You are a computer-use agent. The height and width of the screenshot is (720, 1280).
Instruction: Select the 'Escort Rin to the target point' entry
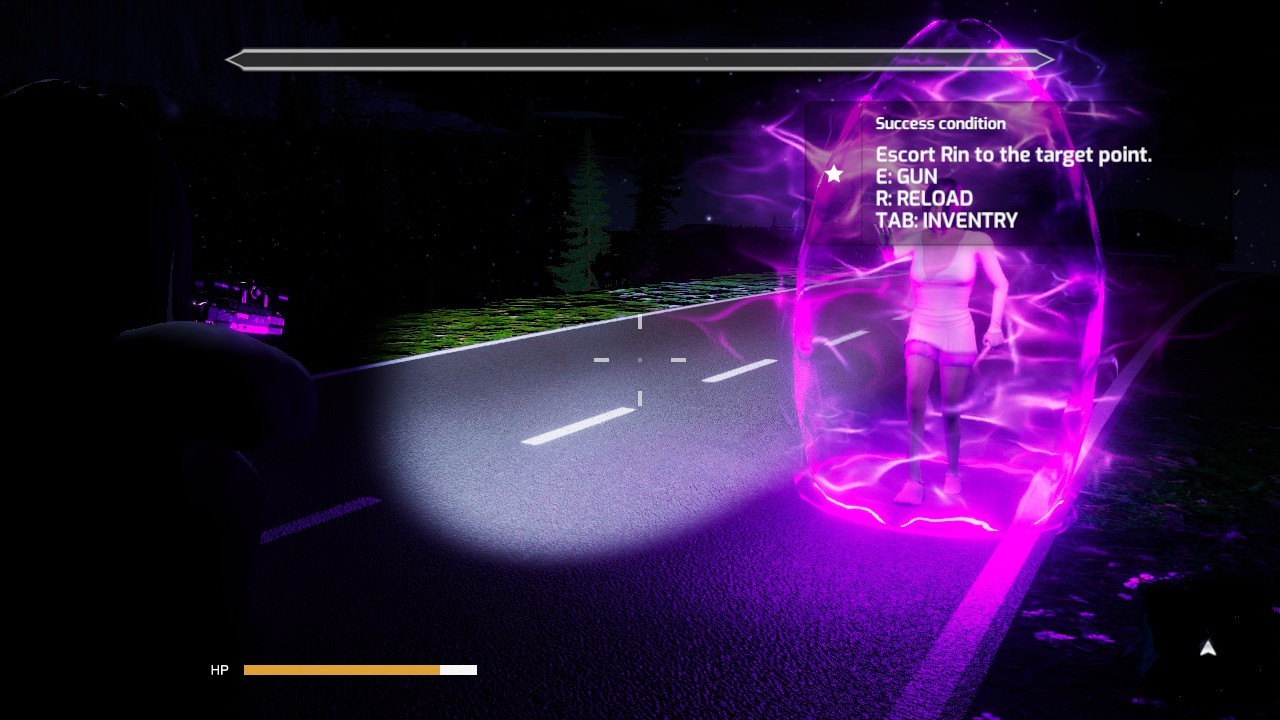pyautogui.click(x=1013, y=155)
